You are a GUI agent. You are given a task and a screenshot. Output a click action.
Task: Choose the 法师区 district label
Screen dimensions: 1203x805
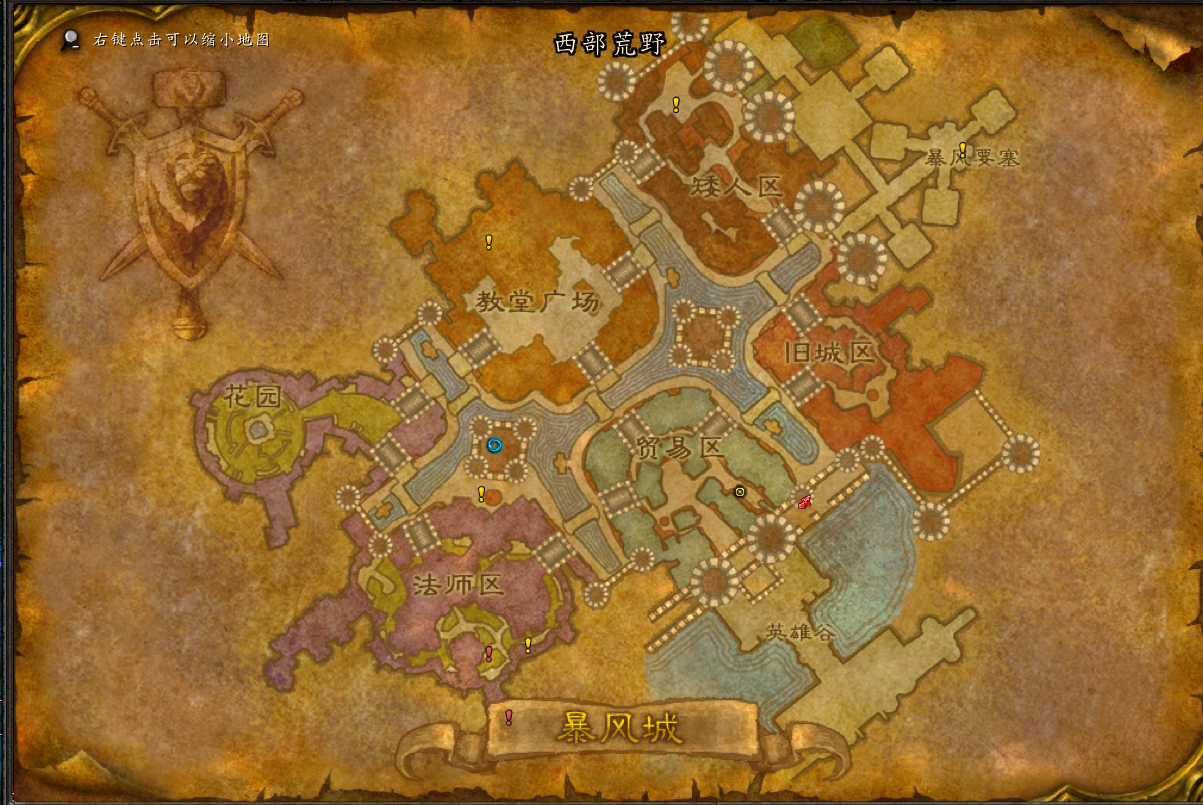coord(456,584)
